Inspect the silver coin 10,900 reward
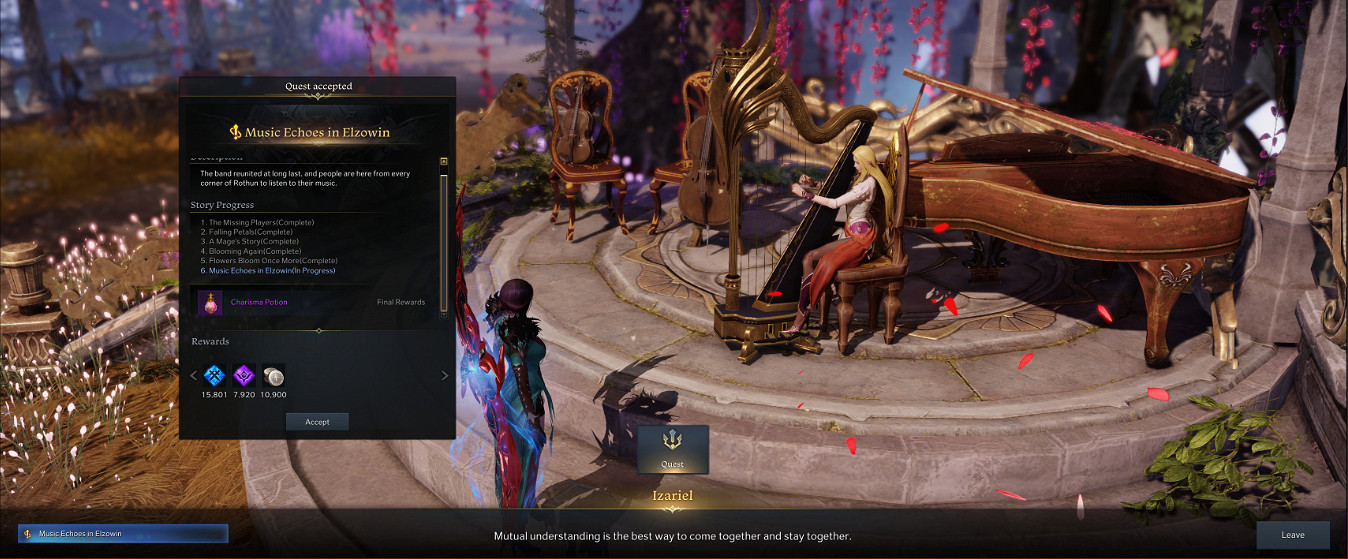The width and height of the screenshot is (1348, 559). point(273,375)
